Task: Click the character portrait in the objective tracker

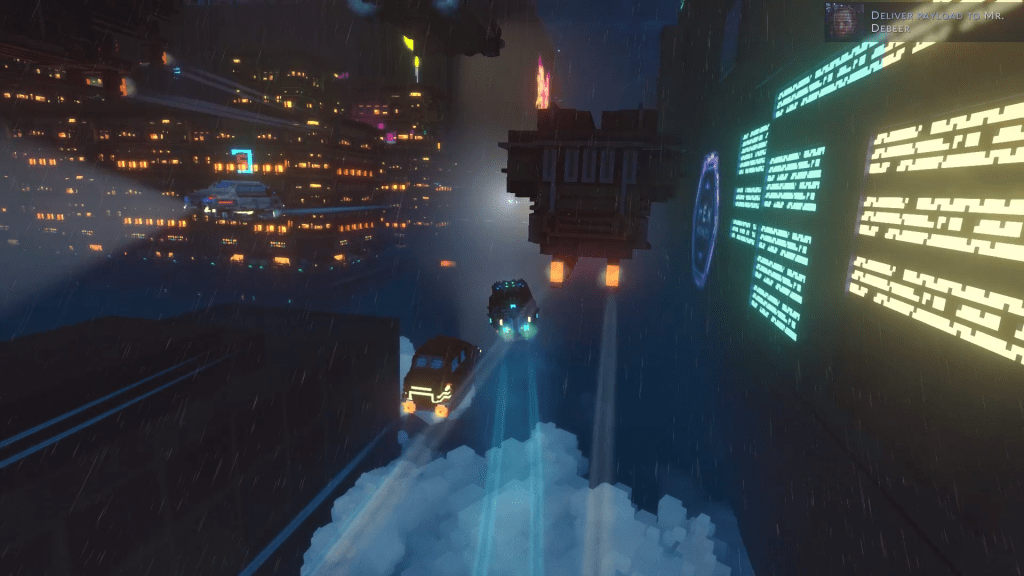Action: [x=844, y=22]
